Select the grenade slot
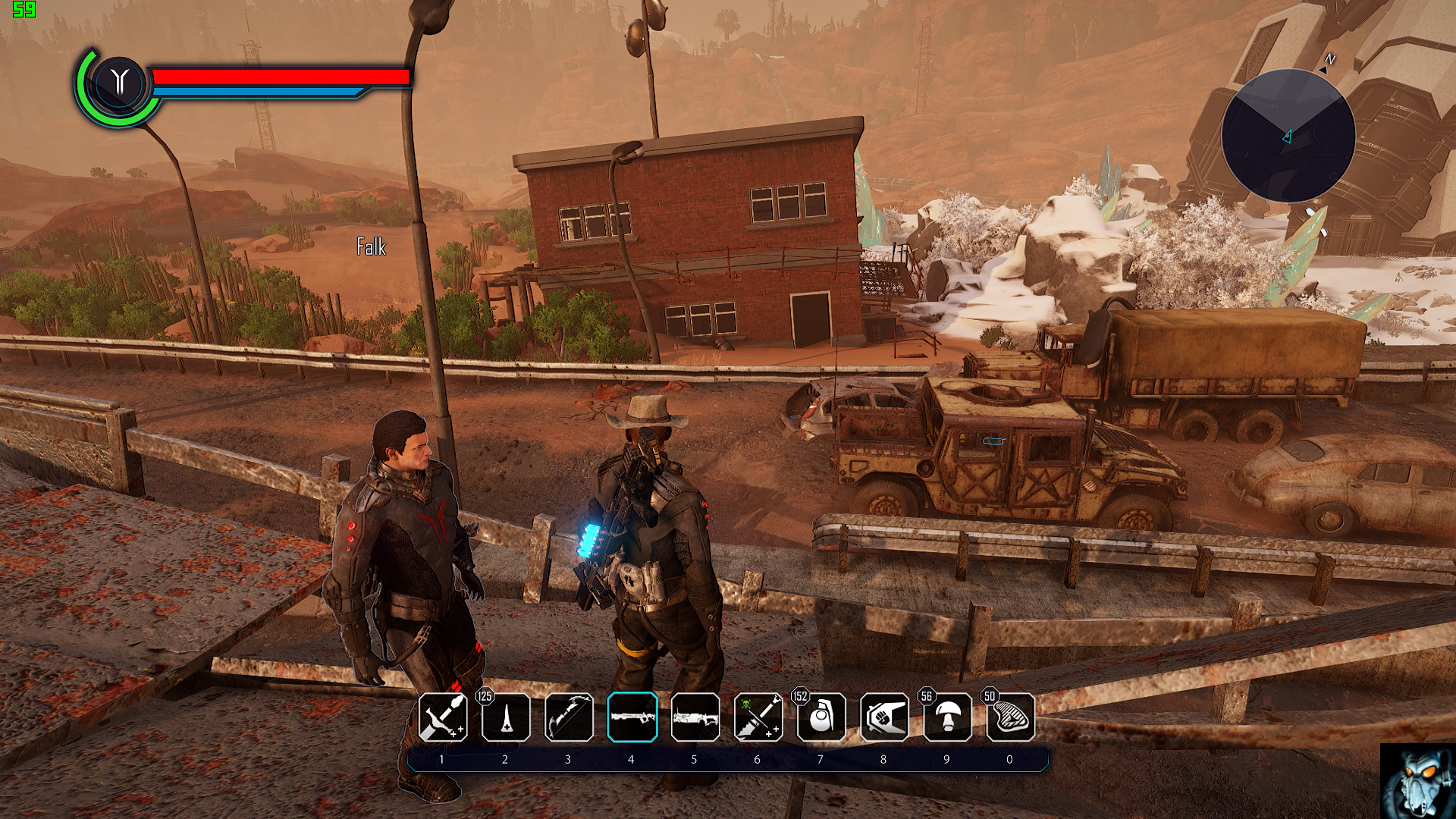This screenshot has width=1456, height=819. tap(821, 717)
